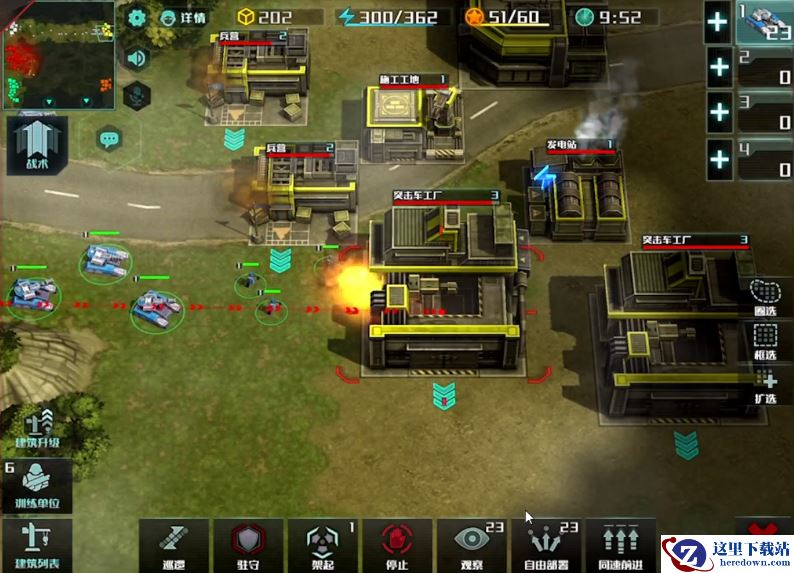Screen dimensions: 794x573
Task: Choose the 圈选 lasso selection tool
Action: 767,296
